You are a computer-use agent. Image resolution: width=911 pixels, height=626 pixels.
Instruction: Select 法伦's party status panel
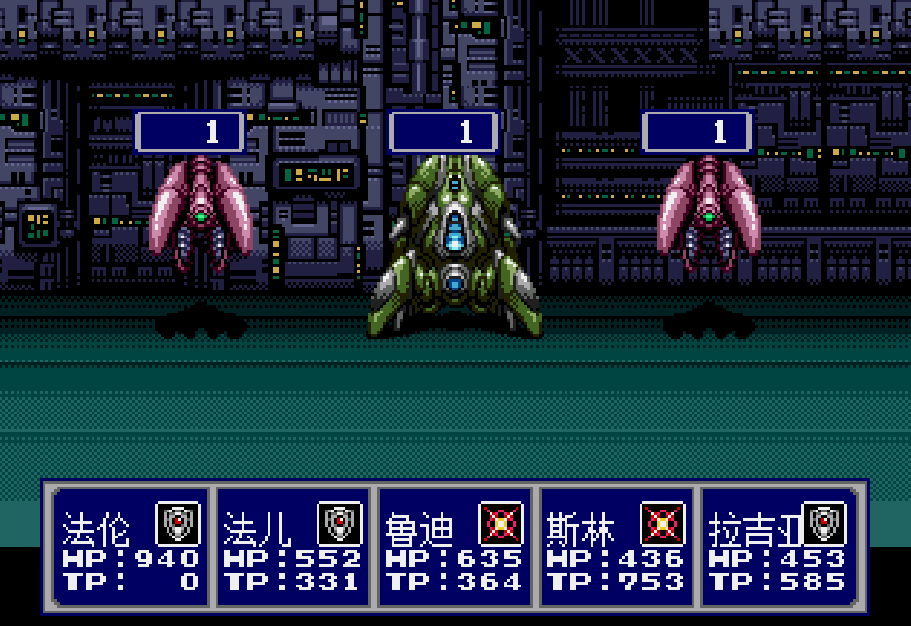(130, 548)
